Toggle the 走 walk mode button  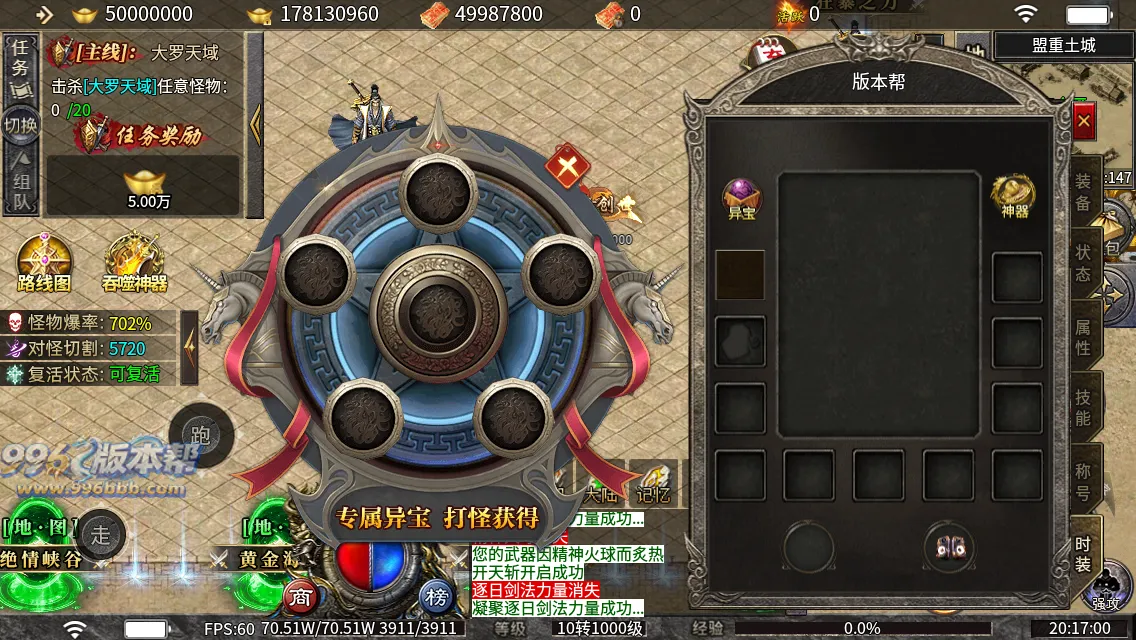(x=101, y=535)
